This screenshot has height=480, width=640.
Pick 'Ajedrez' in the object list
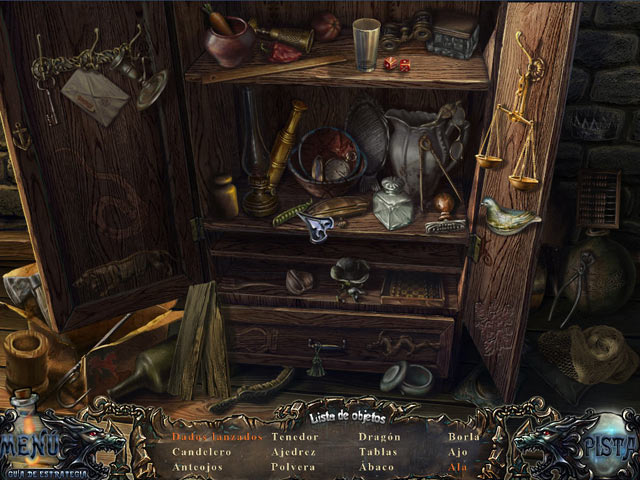293,452
